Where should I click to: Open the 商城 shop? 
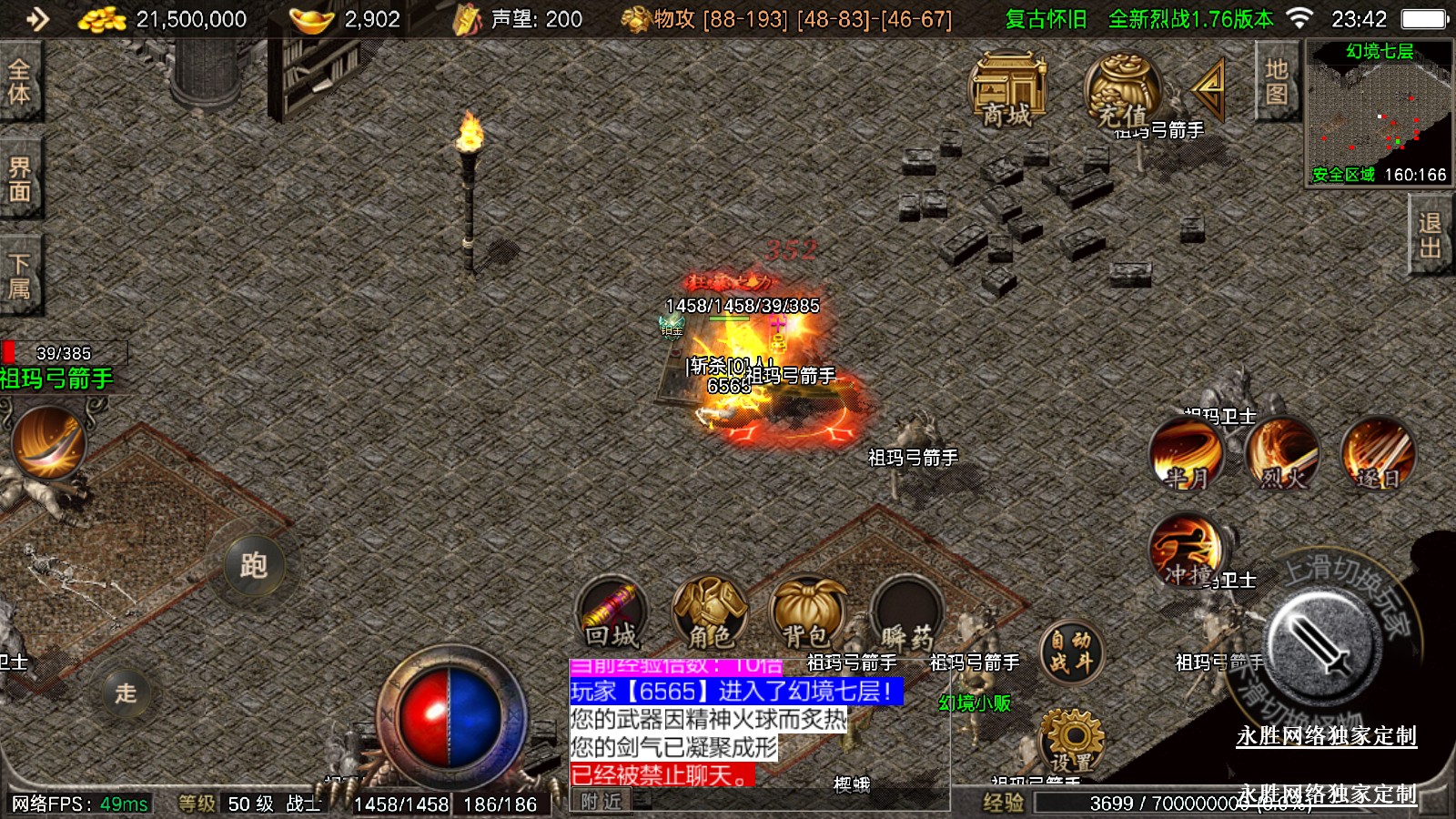[1007, 89]
